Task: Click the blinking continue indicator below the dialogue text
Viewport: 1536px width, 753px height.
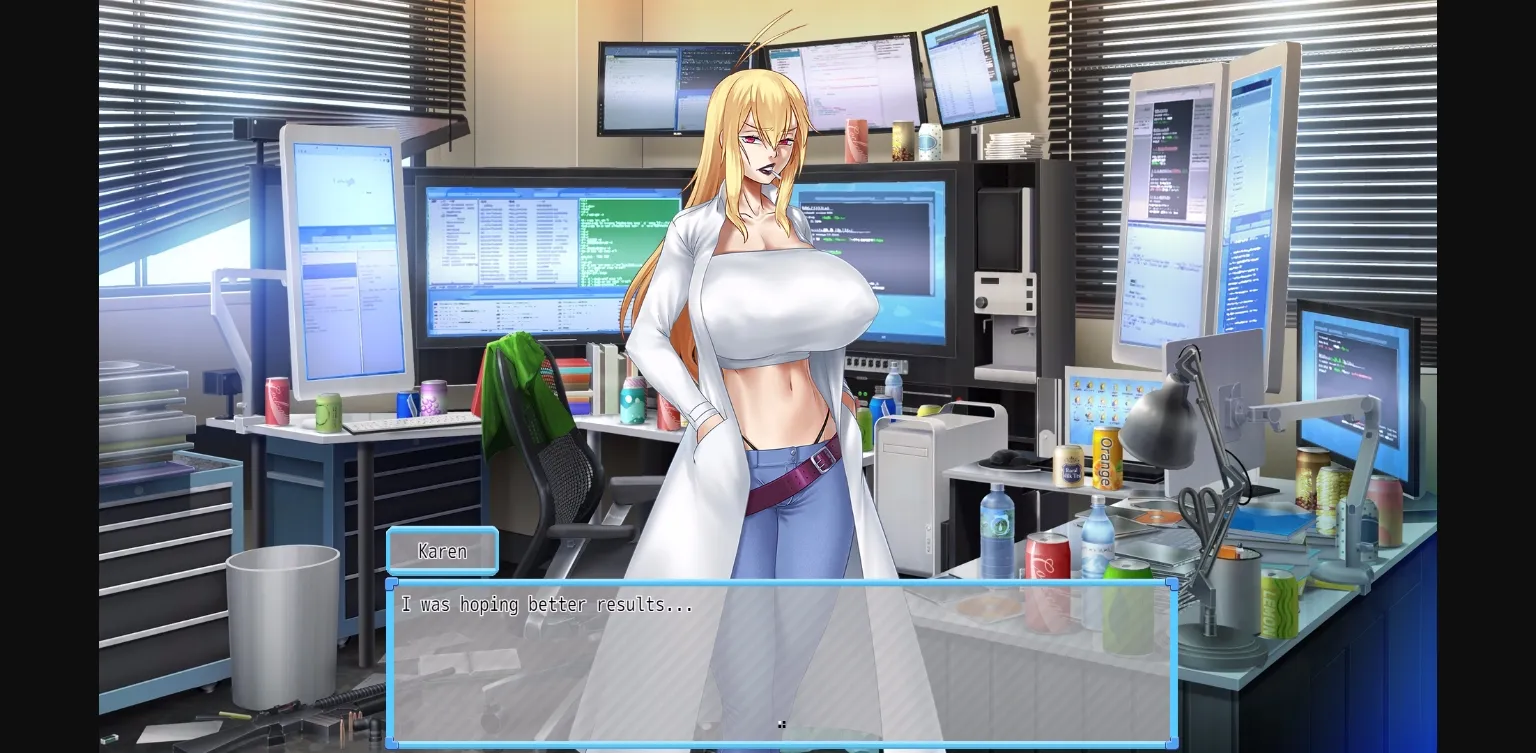Action: [783, 725]
